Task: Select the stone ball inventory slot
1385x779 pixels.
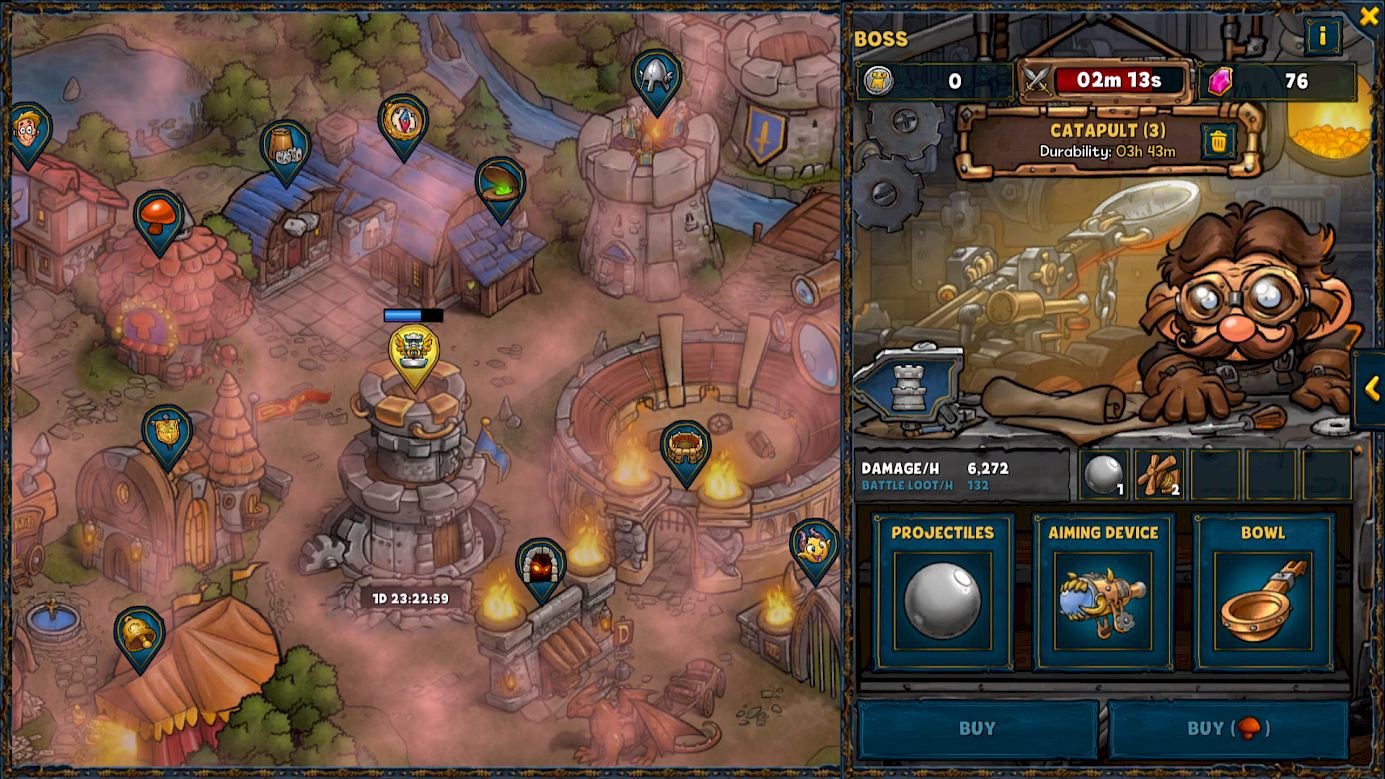Action: point(1104,474)
